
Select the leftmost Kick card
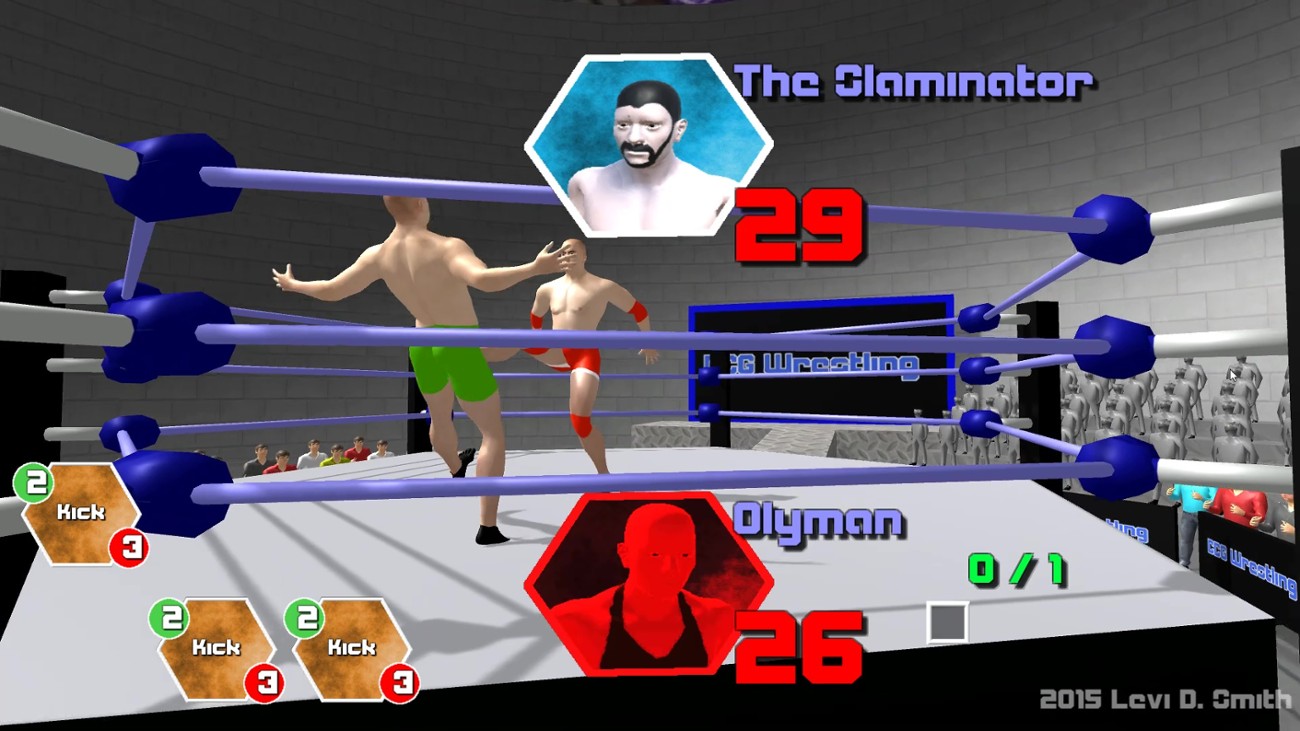point(80,513)
